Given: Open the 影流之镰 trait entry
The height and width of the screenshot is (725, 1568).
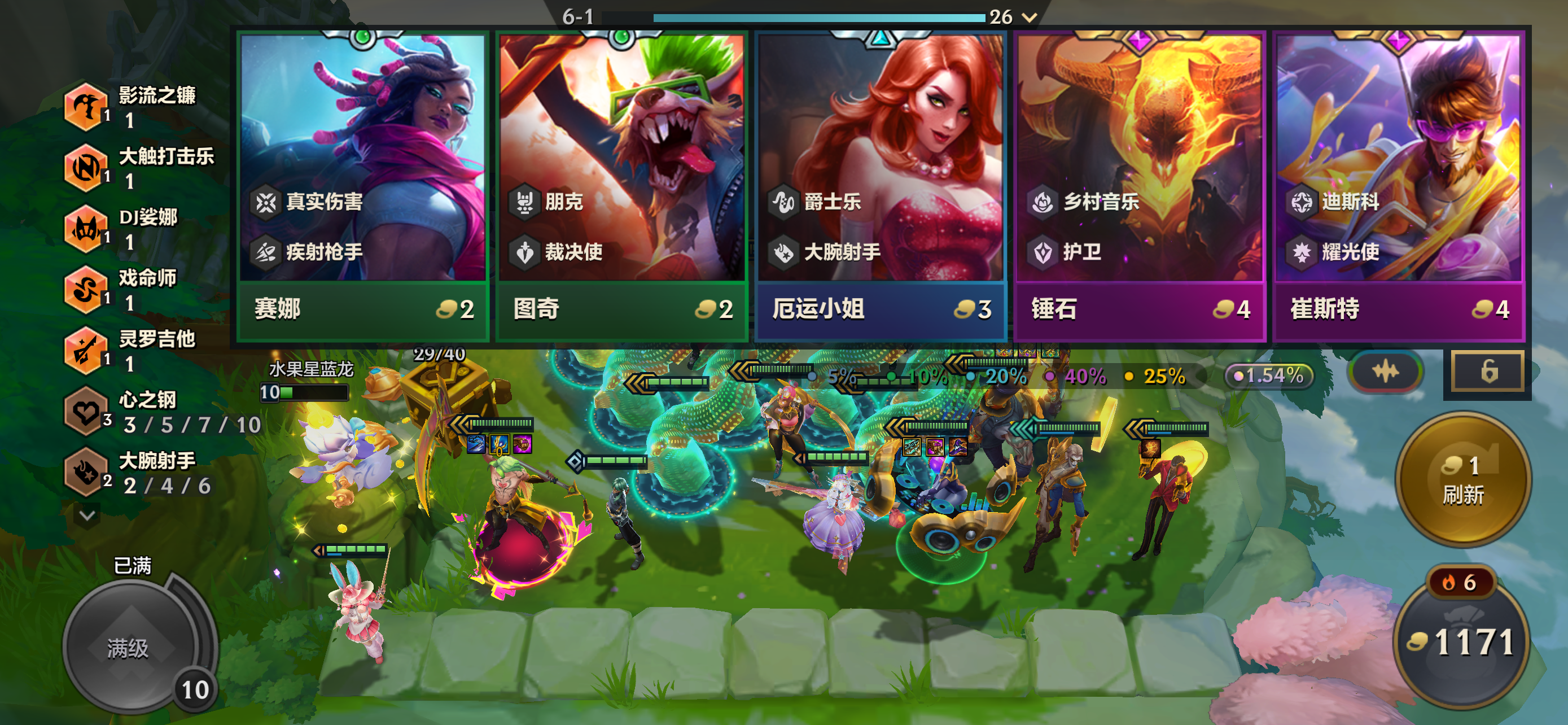Looking at the screenshot, I should tap(86, 107).
